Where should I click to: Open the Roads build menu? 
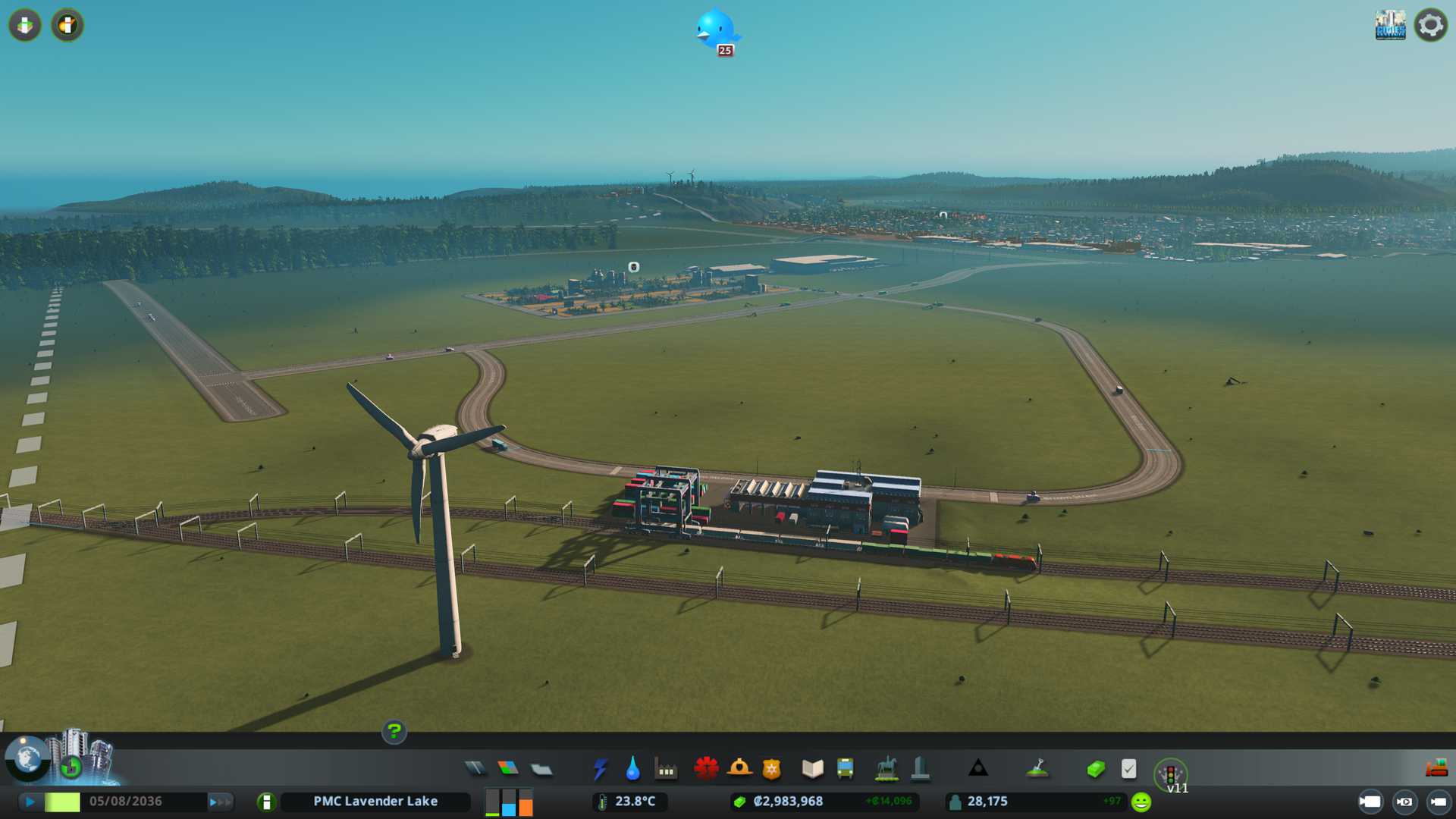tap(475, 769)
